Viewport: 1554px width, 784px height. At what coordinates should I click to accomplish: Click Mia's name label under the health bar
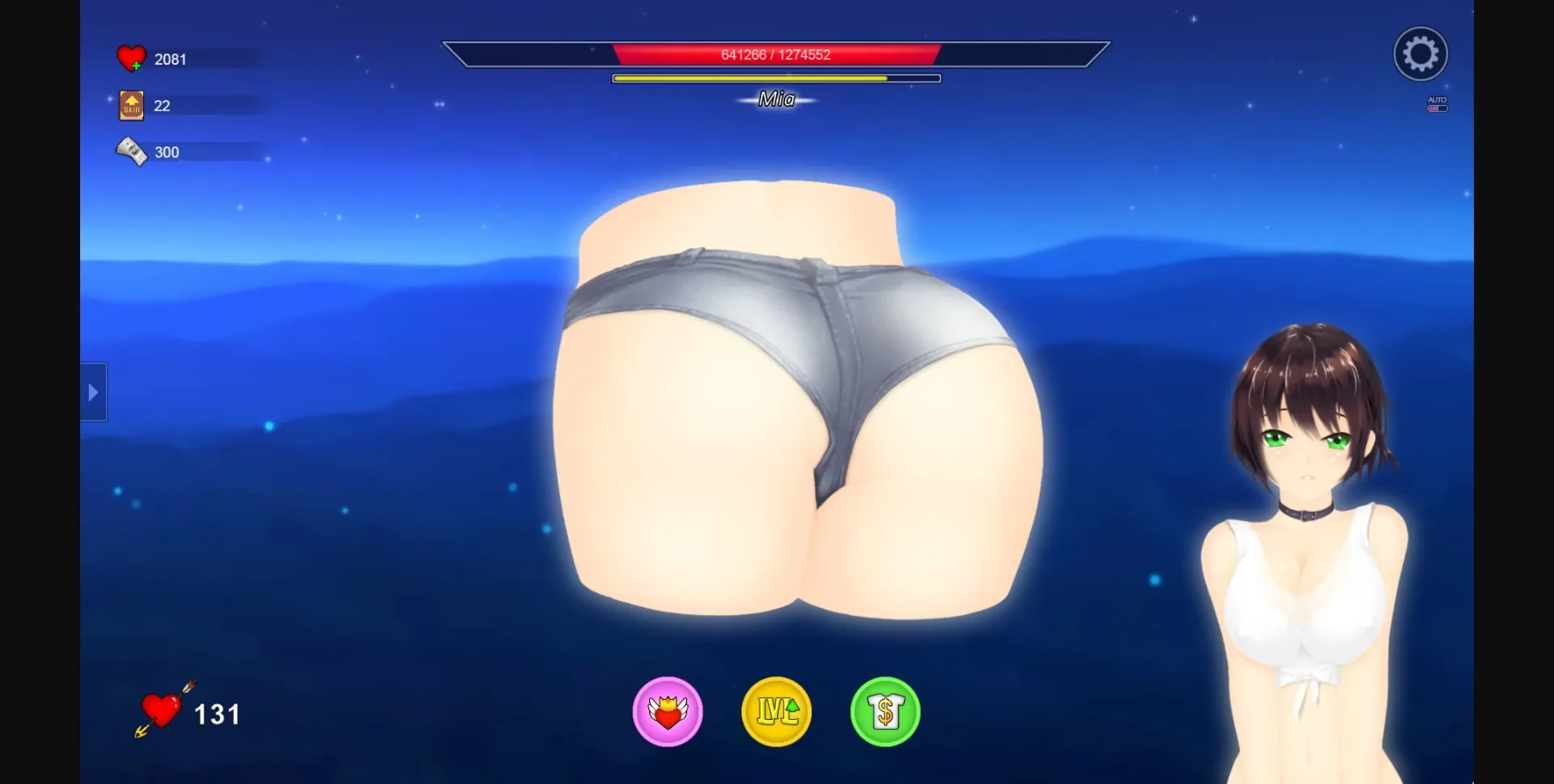(x=775, y=99)
